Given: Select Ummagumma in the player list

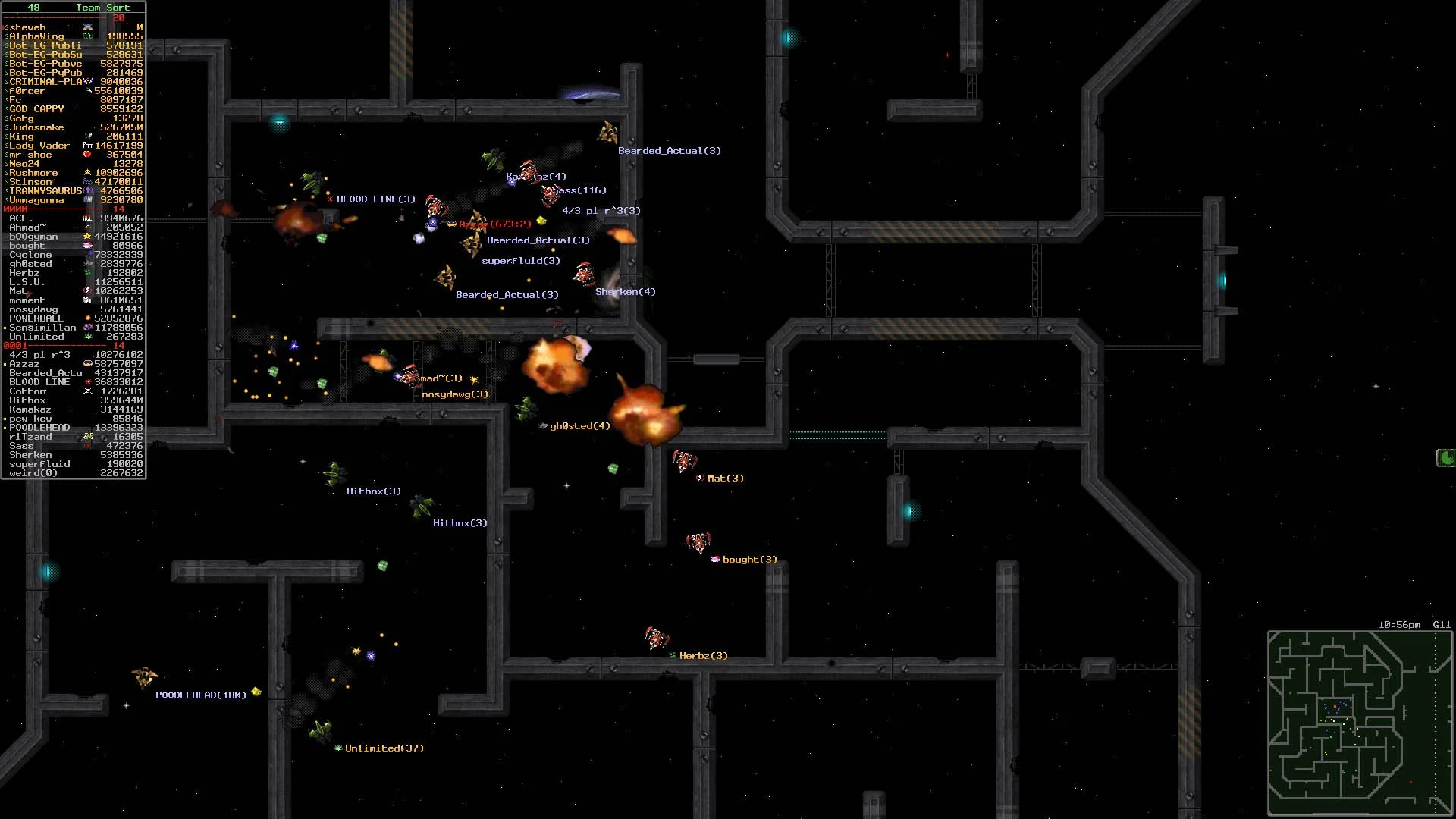Looking at the screenshot, I should point(34,200).
